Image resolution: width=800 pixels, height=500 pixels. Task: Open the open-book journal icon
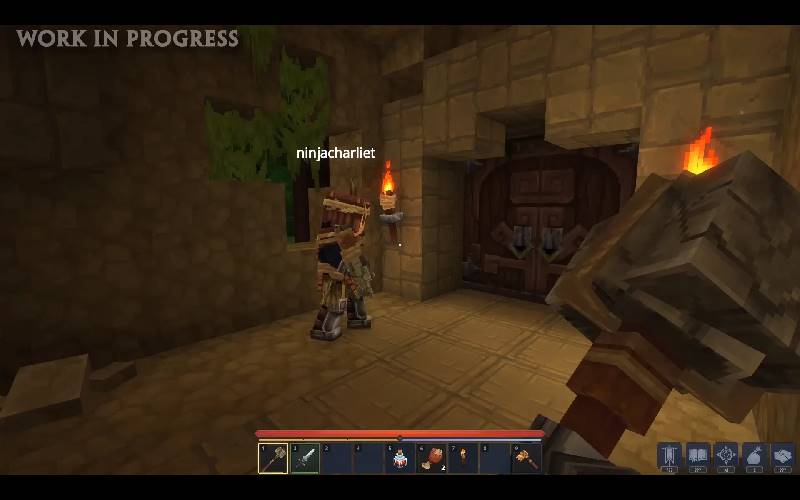[698, 455]
